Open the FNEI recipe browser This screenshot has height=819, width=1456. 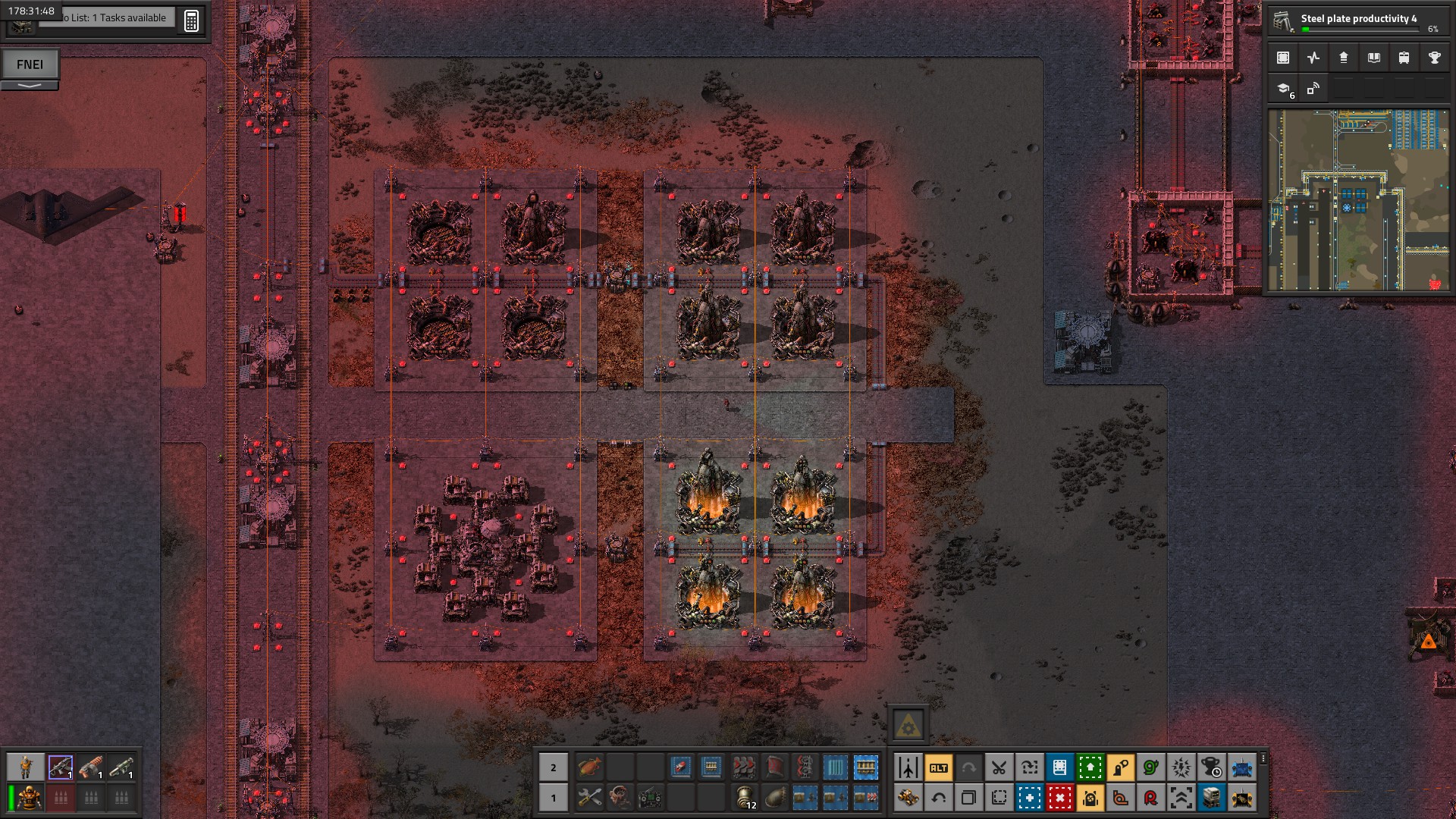coord(30,64)
